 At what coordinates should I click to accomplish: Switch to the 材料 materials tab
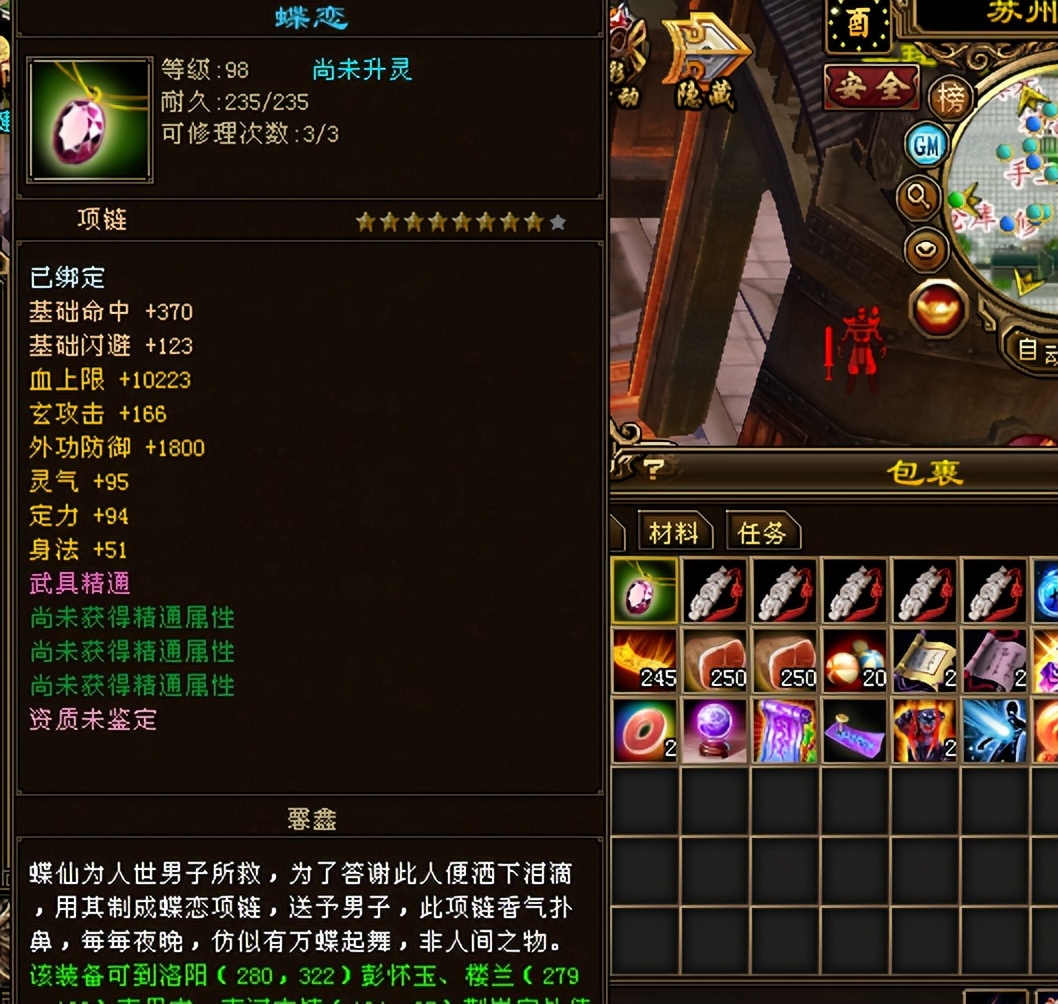point(673,533)
